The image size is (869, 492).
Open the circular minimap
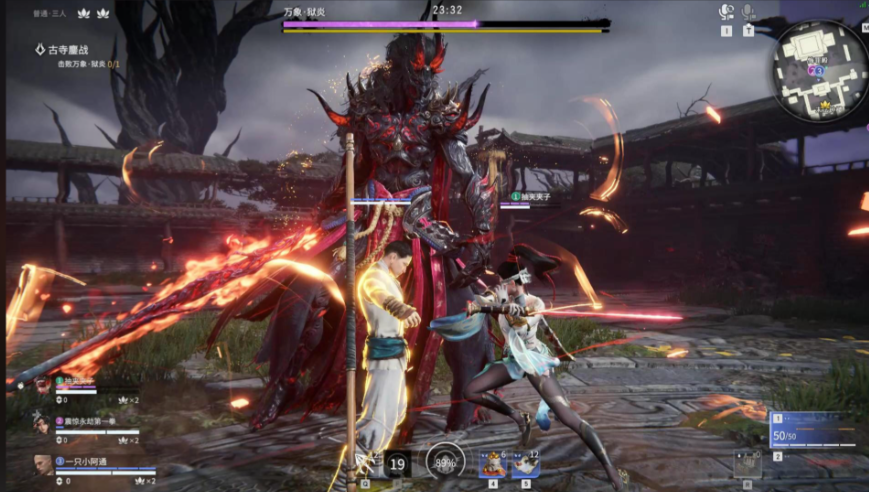(819, 70)
